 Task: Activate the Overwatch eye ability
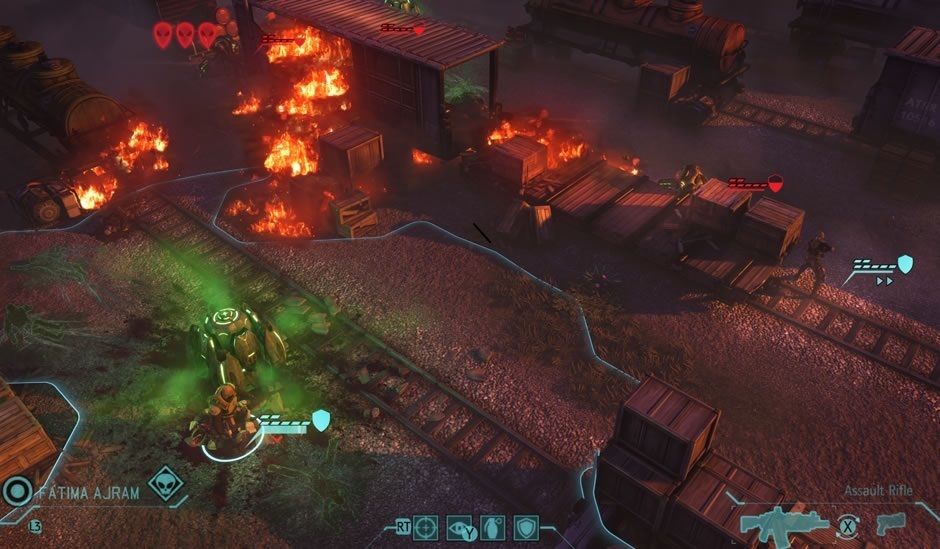pos(461,527)
